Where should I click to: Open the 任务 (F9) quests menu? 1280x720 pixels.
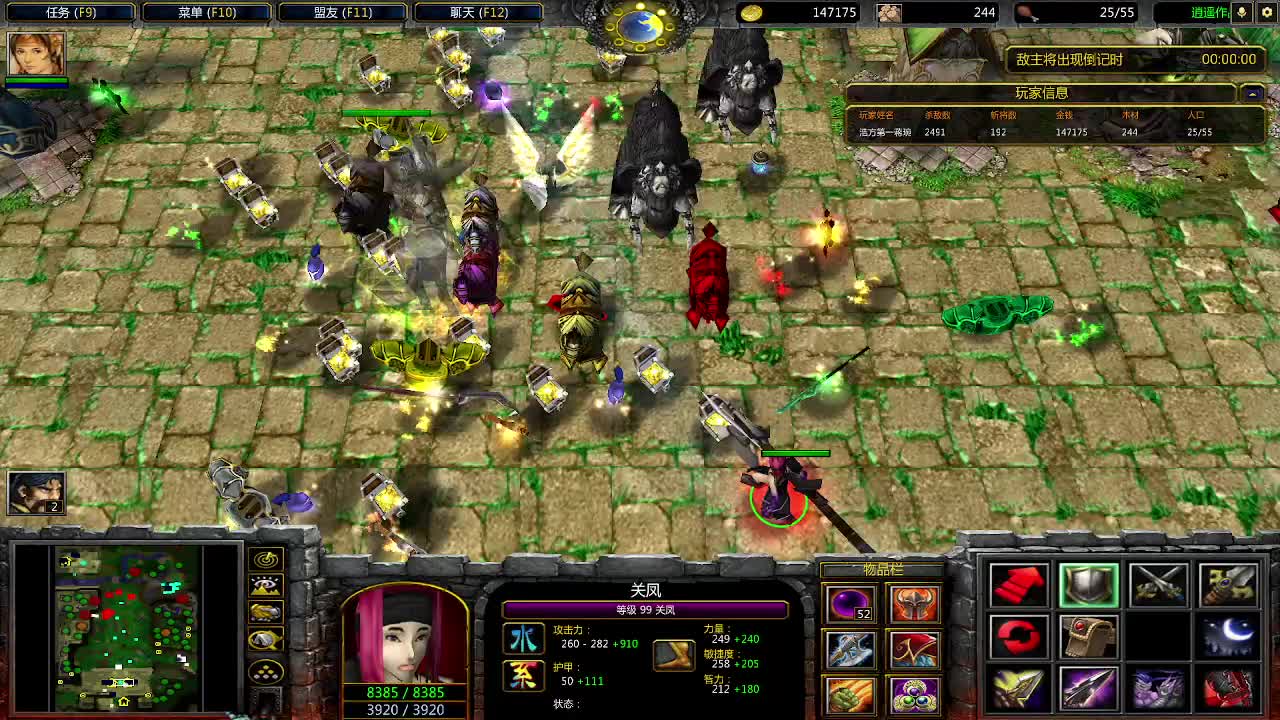pyautogui.click(x=70, y=13)
